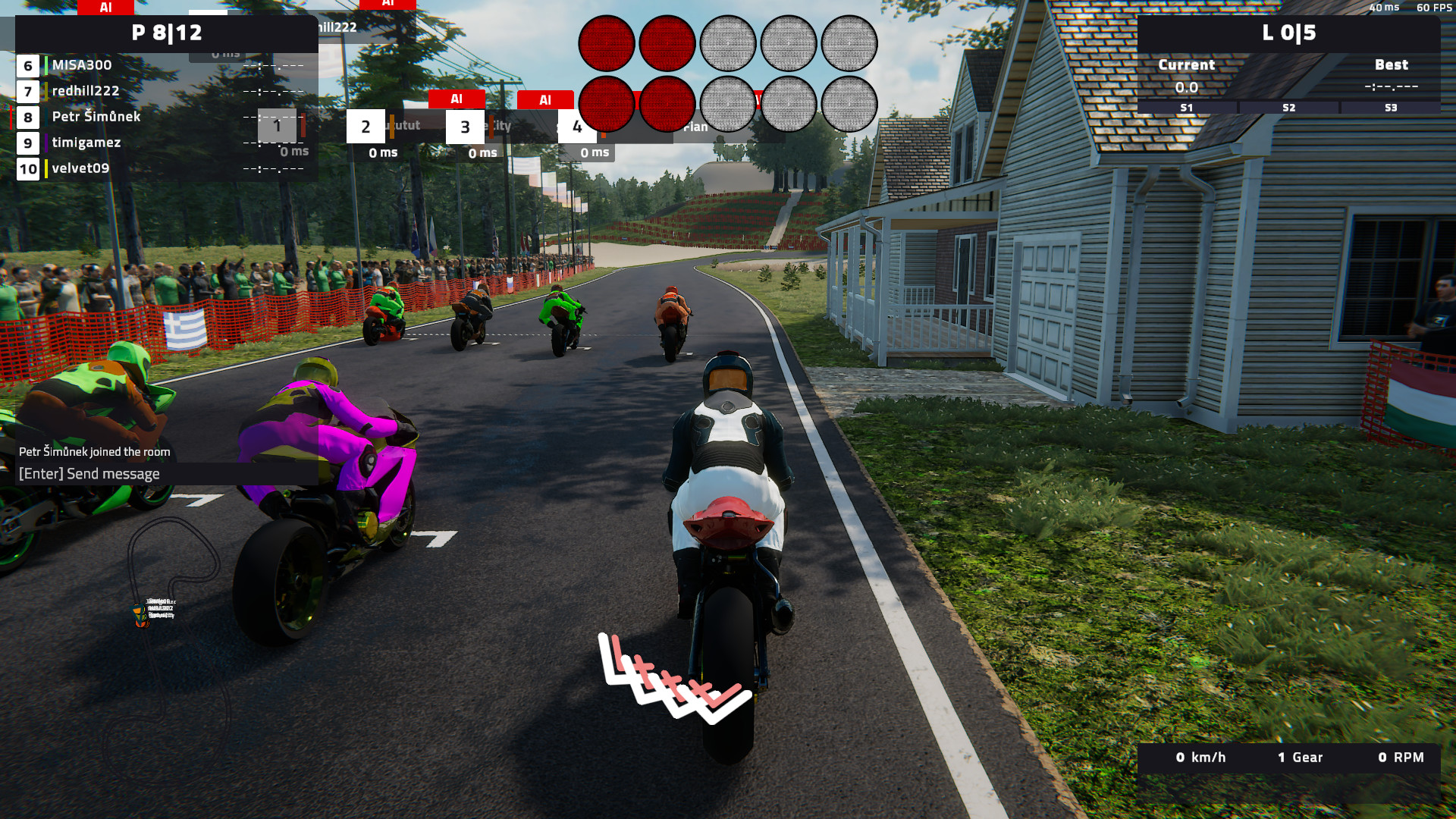This screenshot has width=1456, height=819.
Task: Select the red start light grid
Action: [x=728, y=74]
